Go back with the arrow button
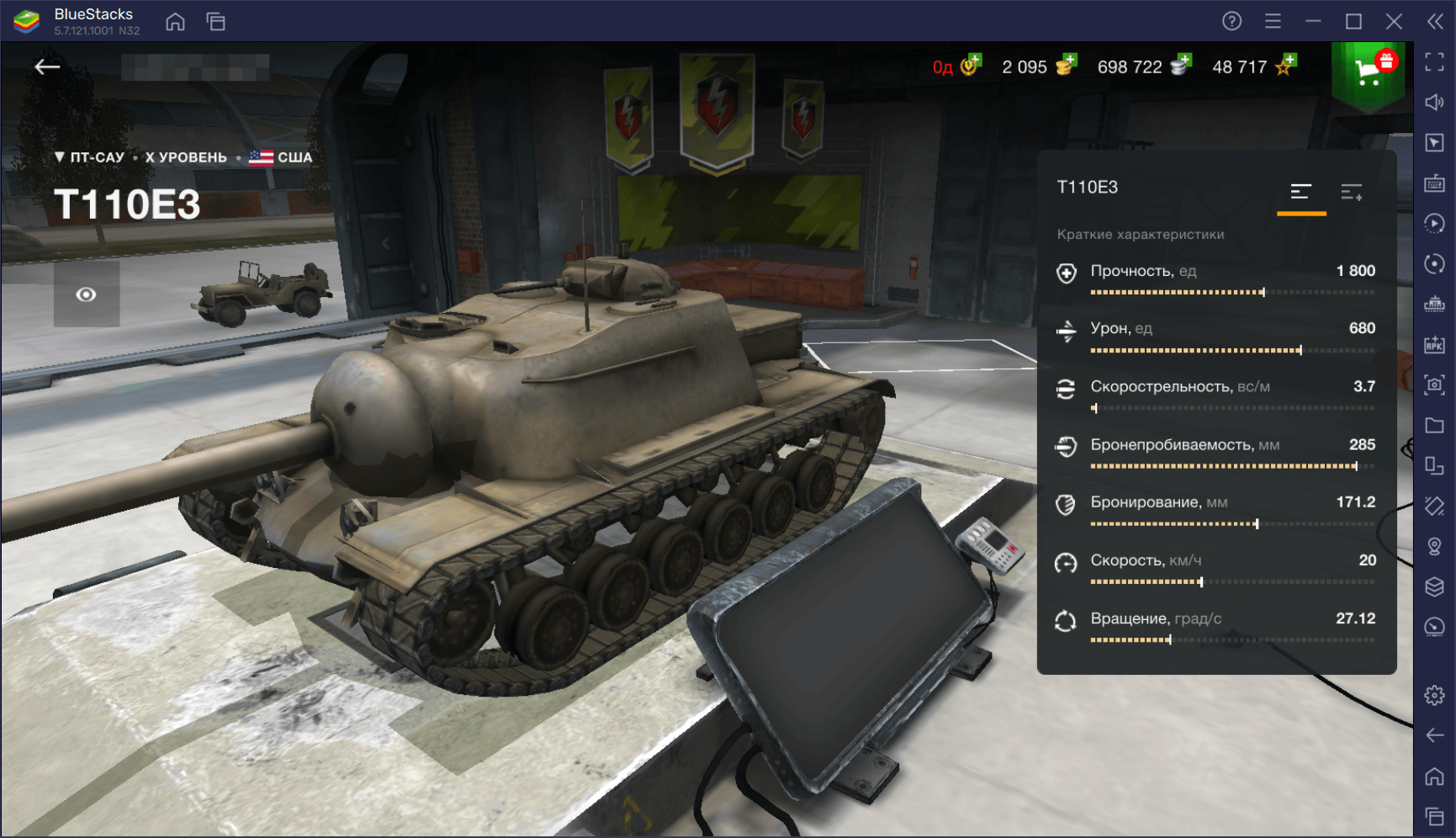 [47, 67]
